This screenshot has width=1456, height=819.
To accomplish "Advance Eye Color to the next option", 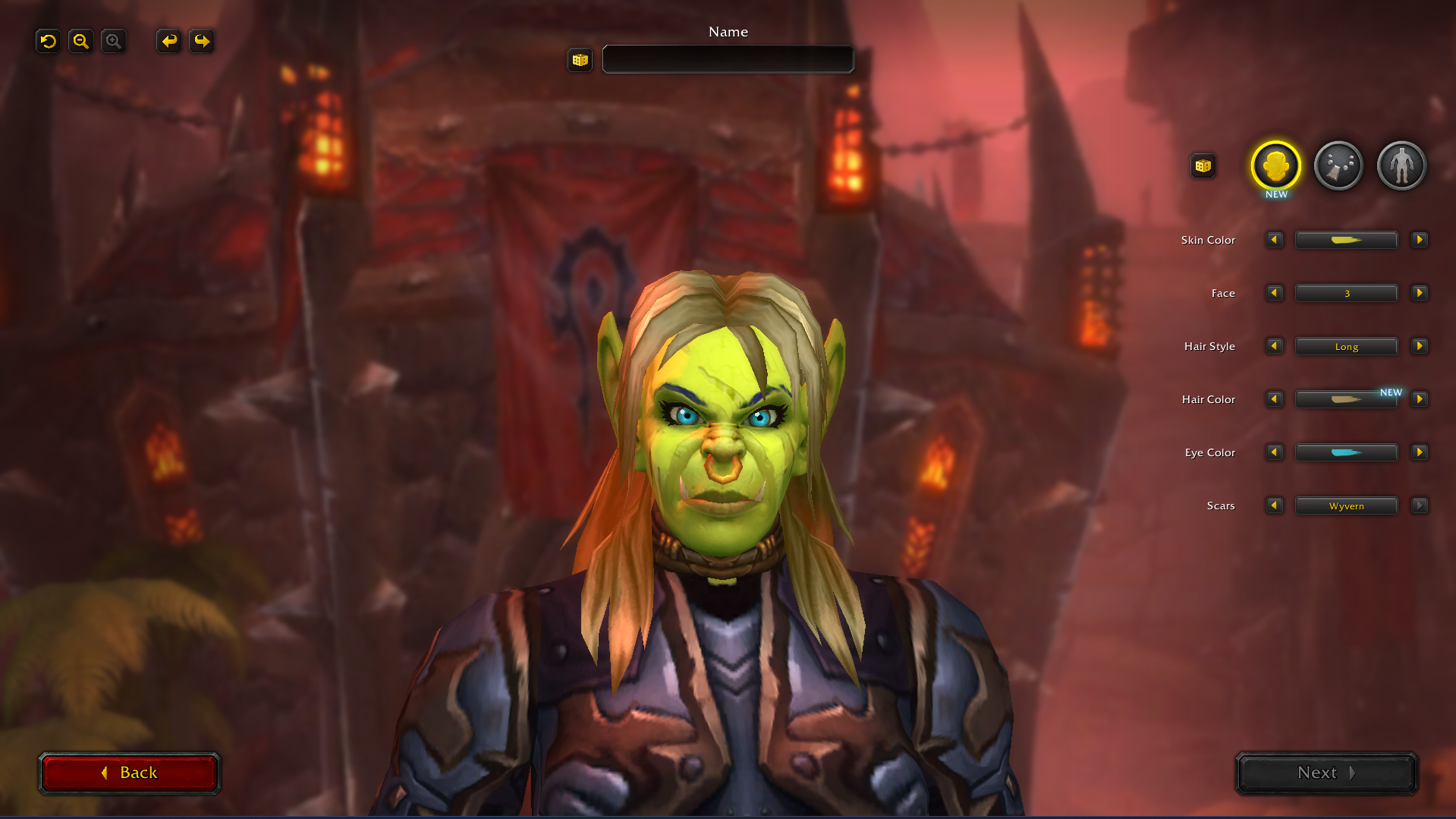I will pos(1420,452).
